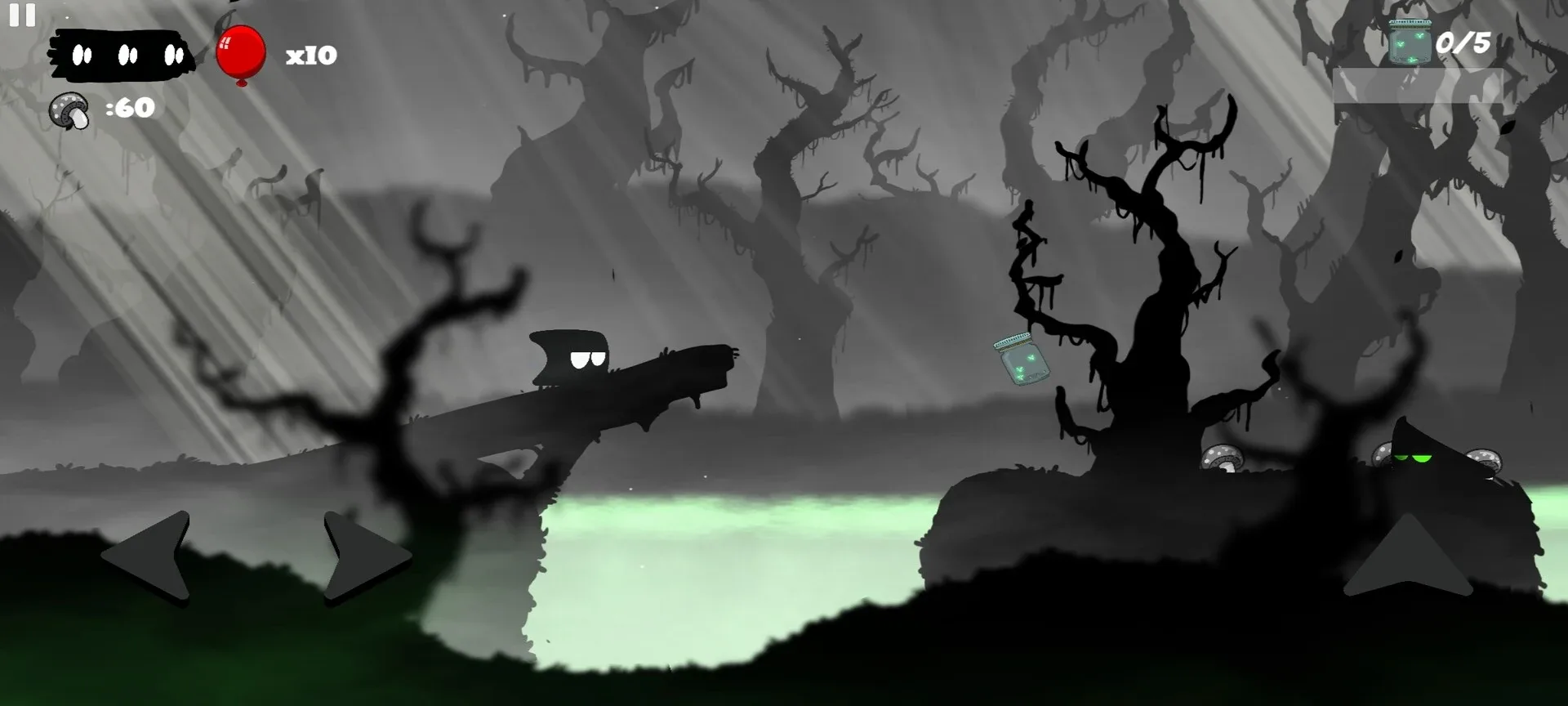
Task: Tap the mushroom timer icon
Action: point(69,109)
